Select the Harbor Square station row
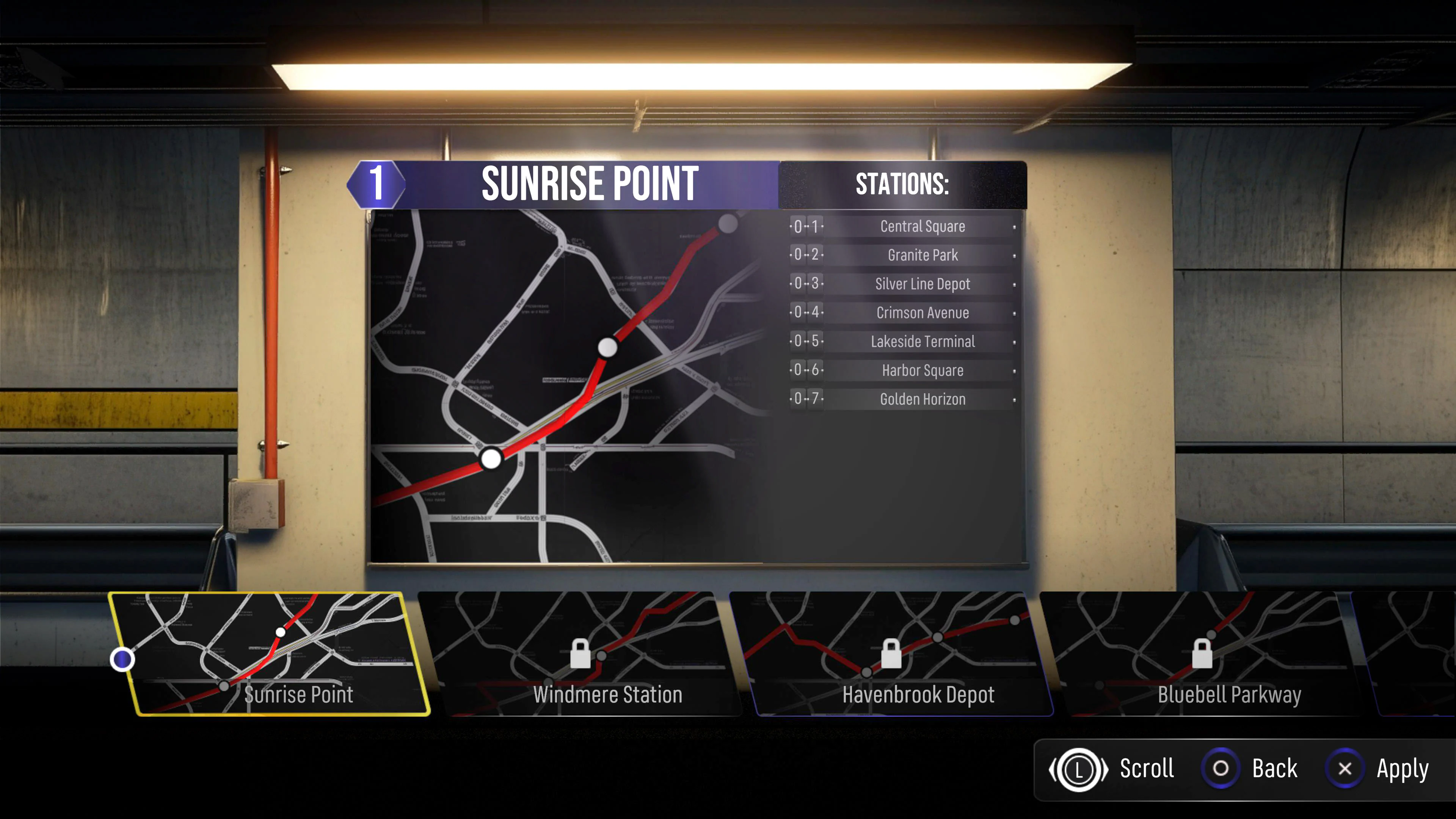This screenshot has height=819, width=1456. tap(922, 370)
